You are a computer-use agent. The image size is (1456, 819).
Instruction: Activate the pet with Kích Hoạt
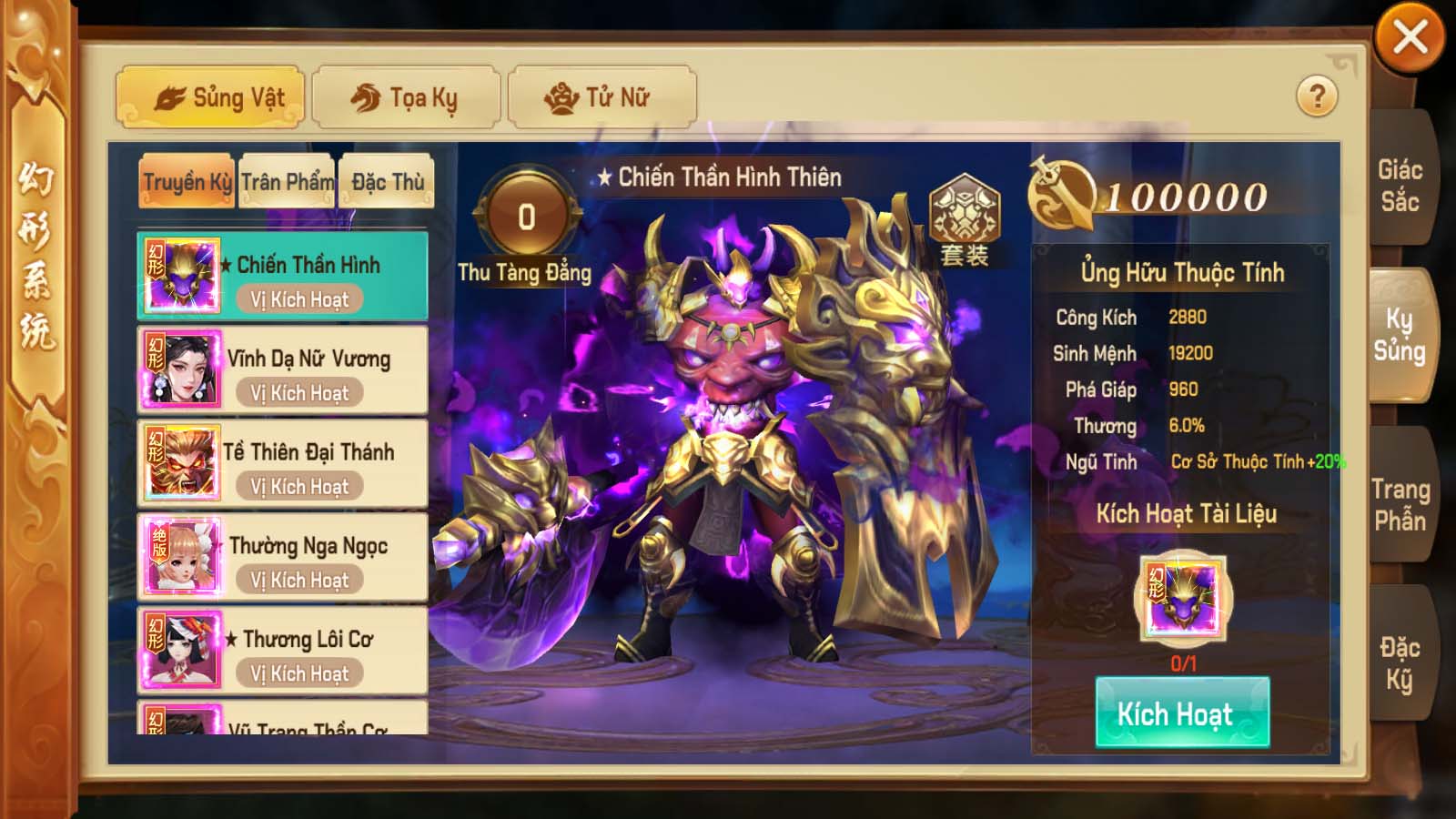tap(1182, 713)
